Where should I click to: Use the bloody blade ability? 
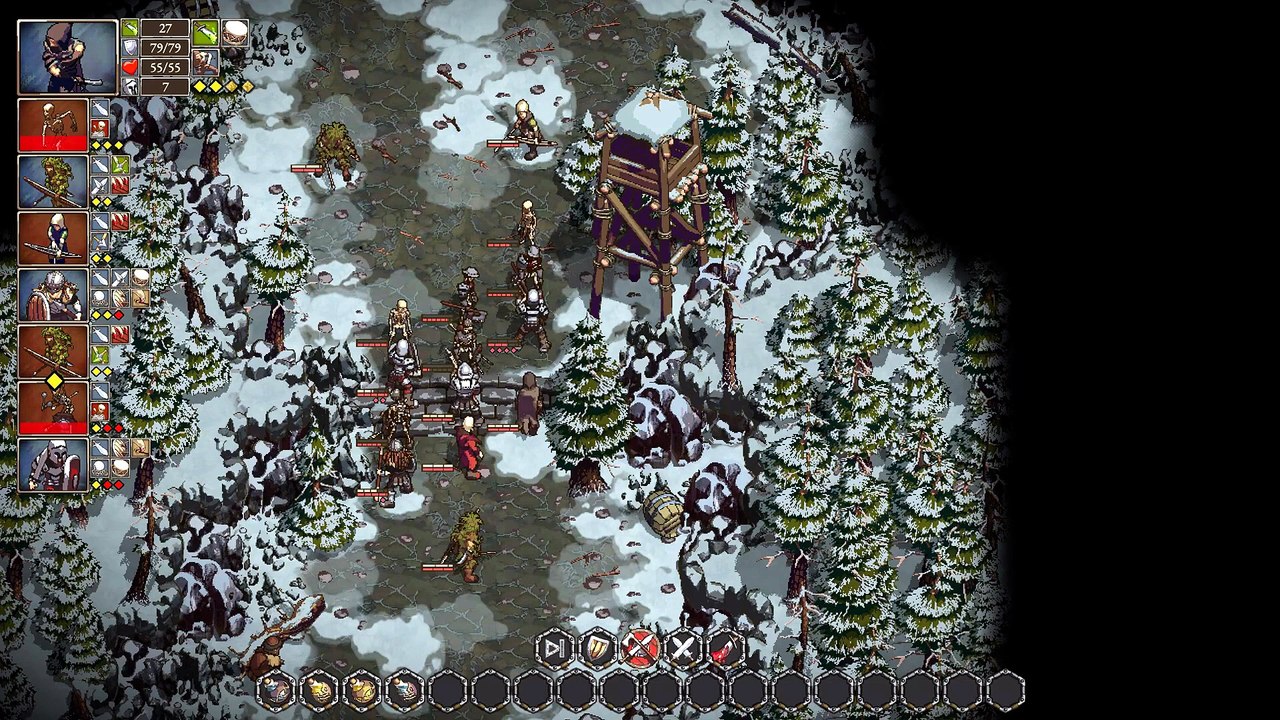click(x=727, y=649)
